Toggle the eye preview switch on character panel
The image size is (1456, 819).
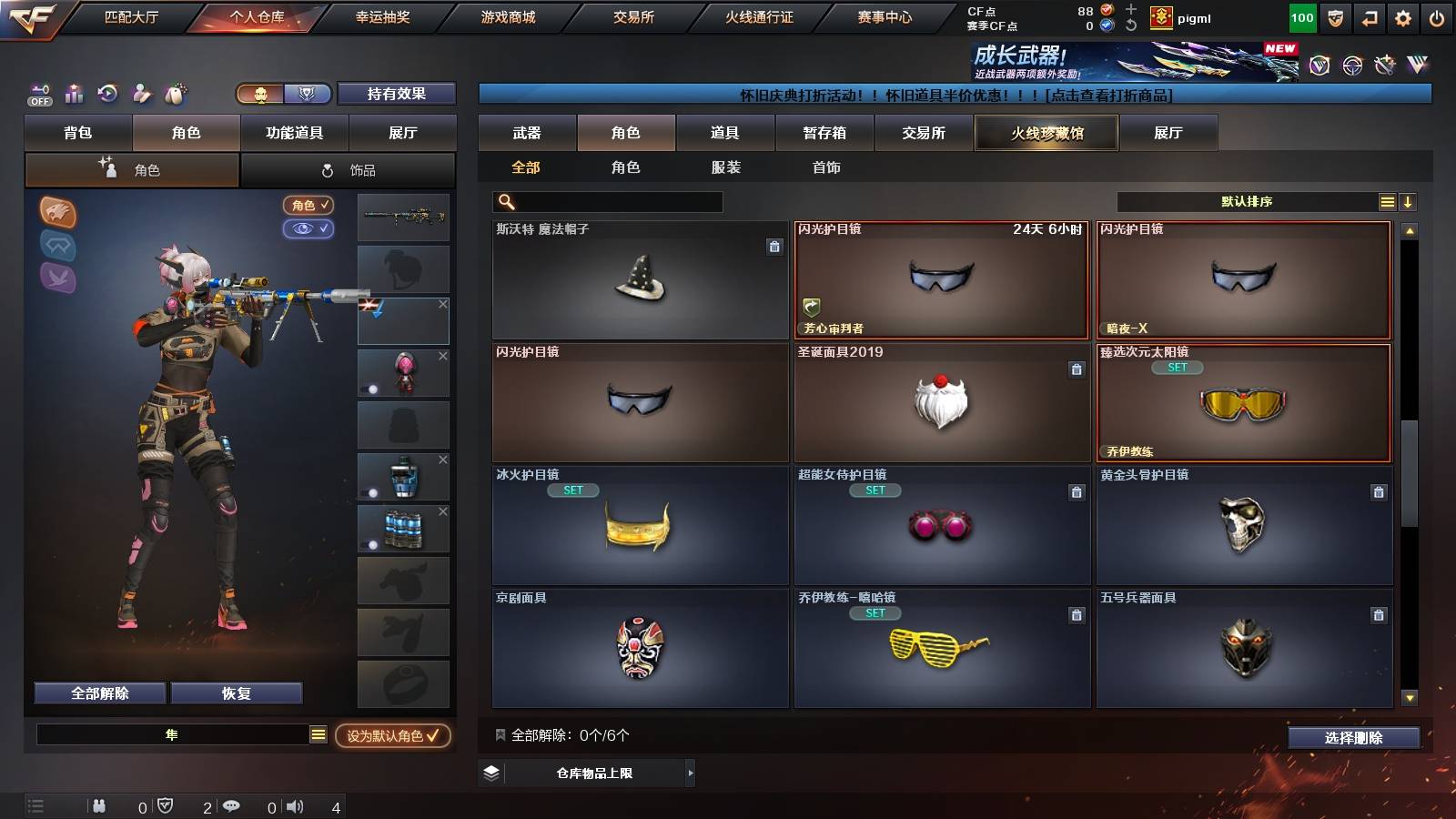[309, 229]
